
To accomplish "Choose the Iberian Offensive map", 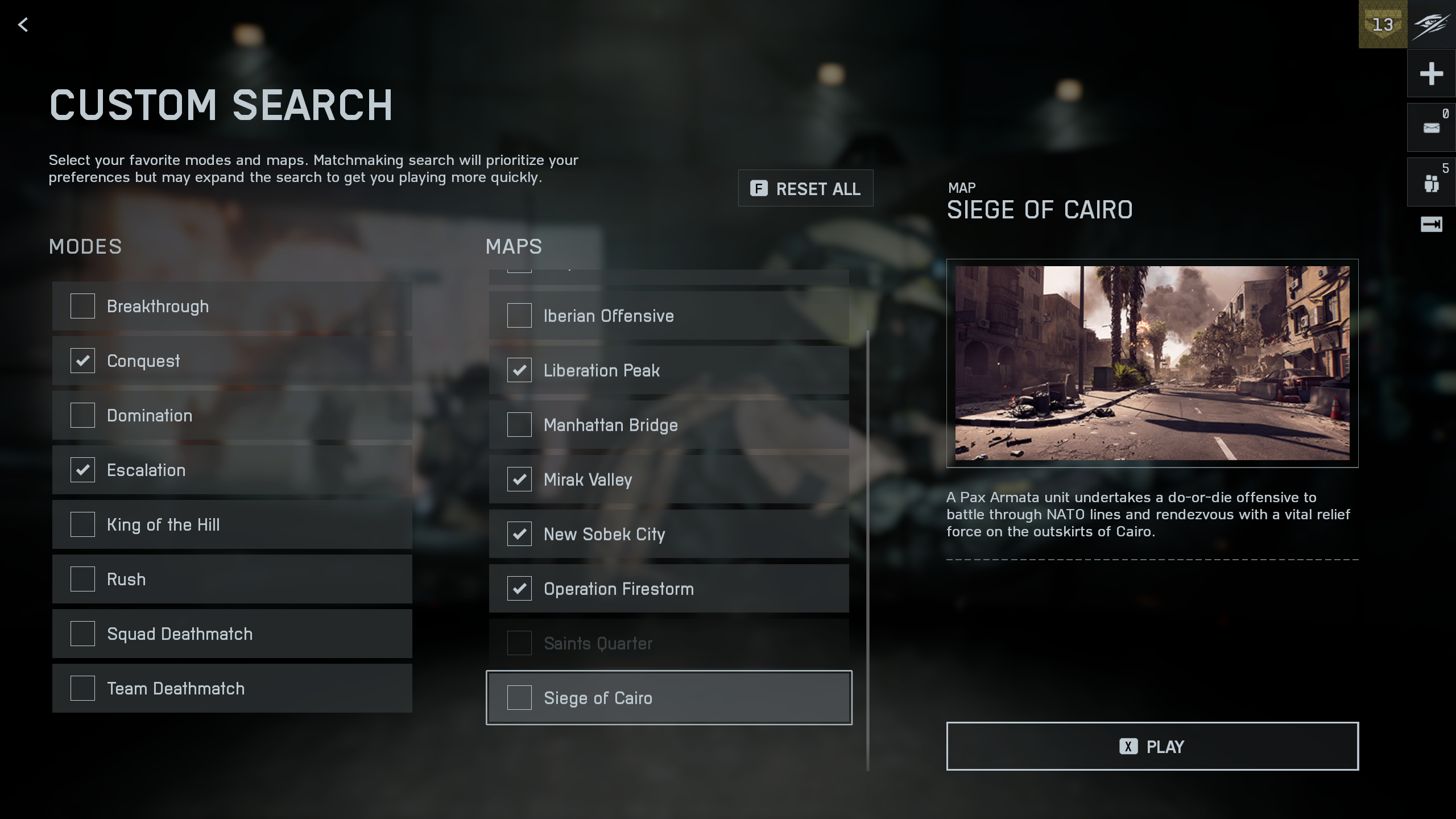I will (519, 316).
